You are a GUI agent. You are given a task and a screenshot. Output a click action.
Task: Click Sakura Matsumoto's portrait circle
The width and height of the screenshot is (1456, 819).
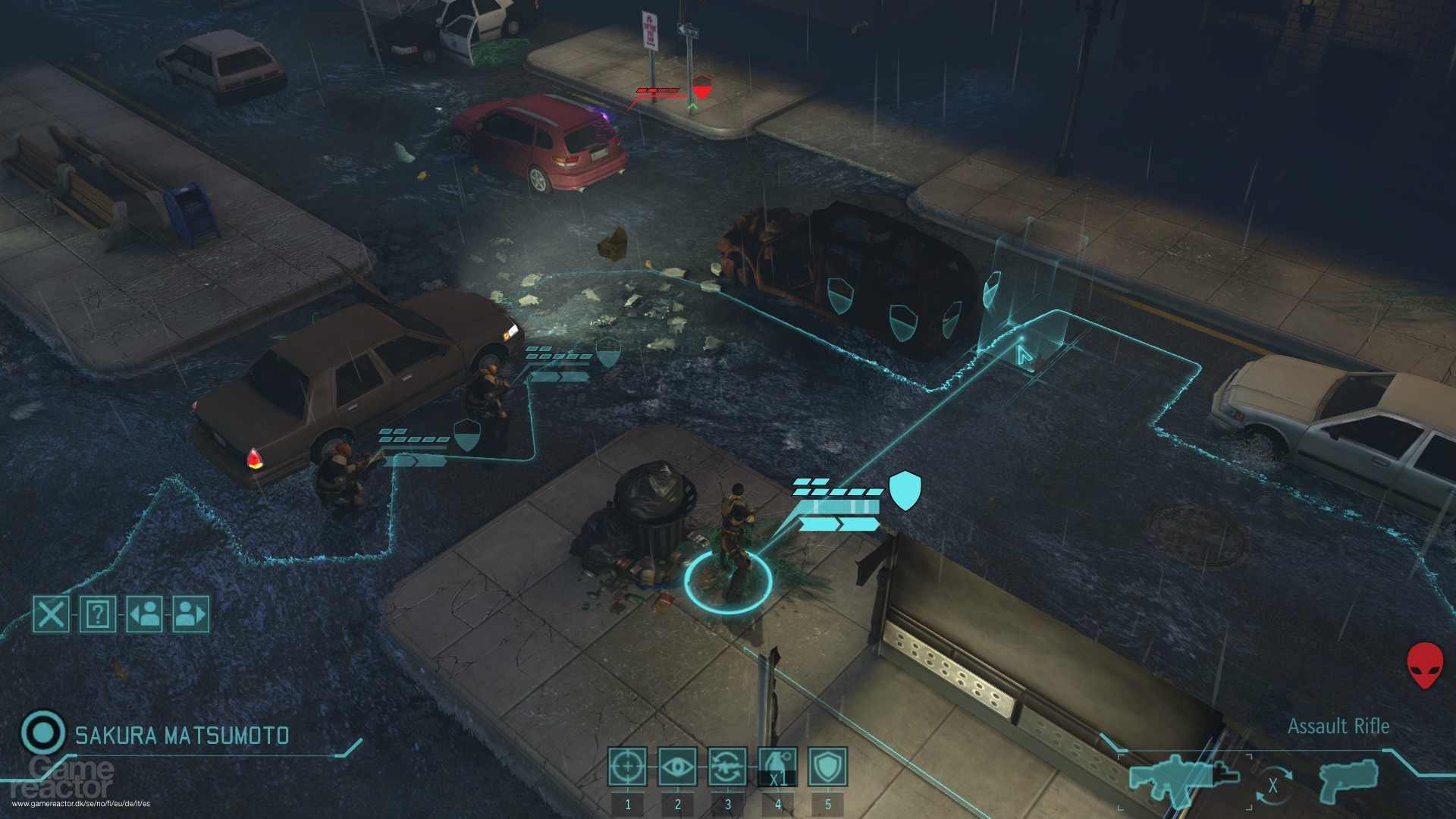click(42, 733)
